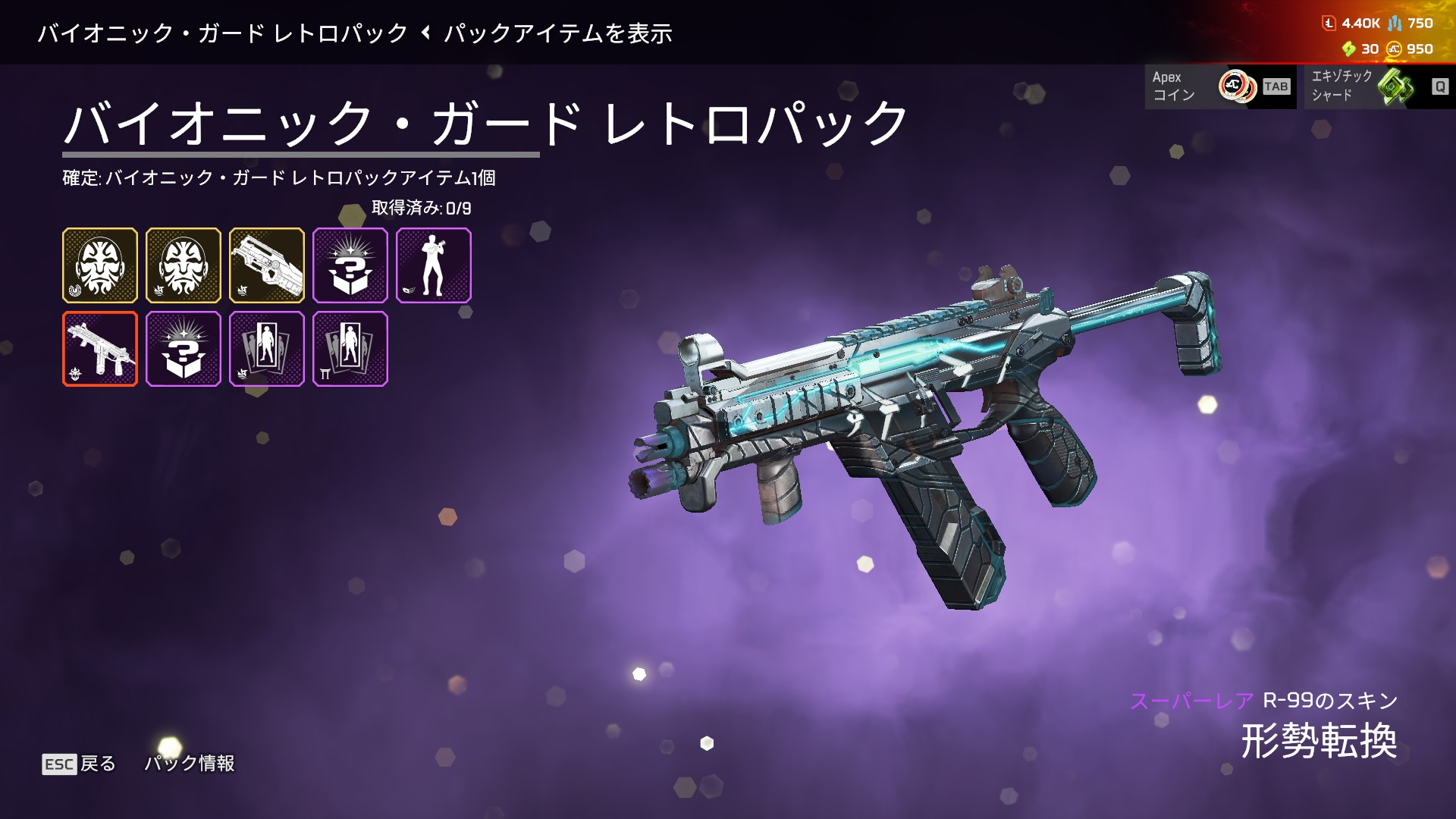The height and width of the screenshot is (819, 1456).
Task: Select the standing figure emote tile
Action: [433, 265]
